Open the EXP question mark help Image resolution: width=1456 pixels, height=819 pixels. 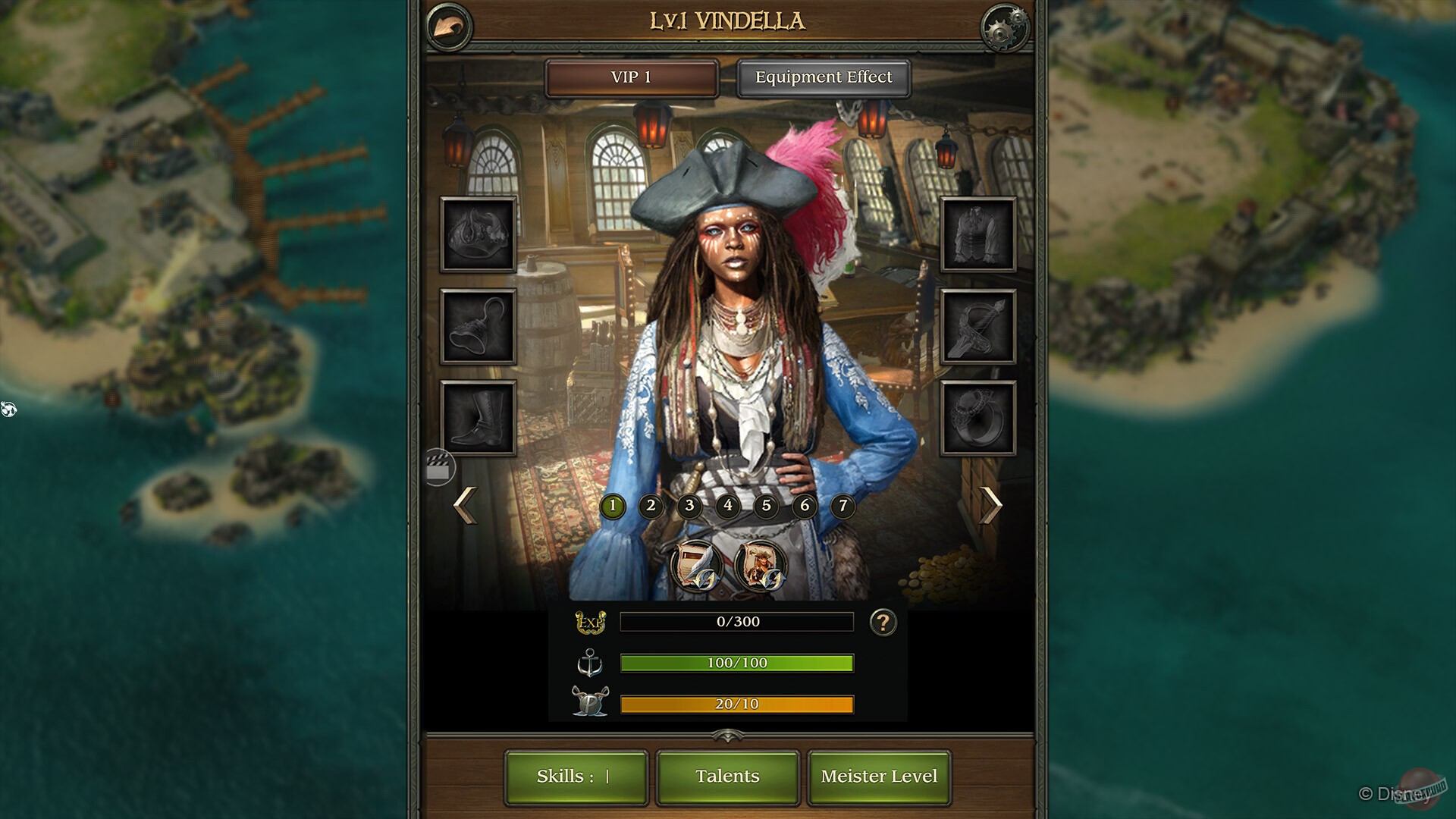point(882,622)
